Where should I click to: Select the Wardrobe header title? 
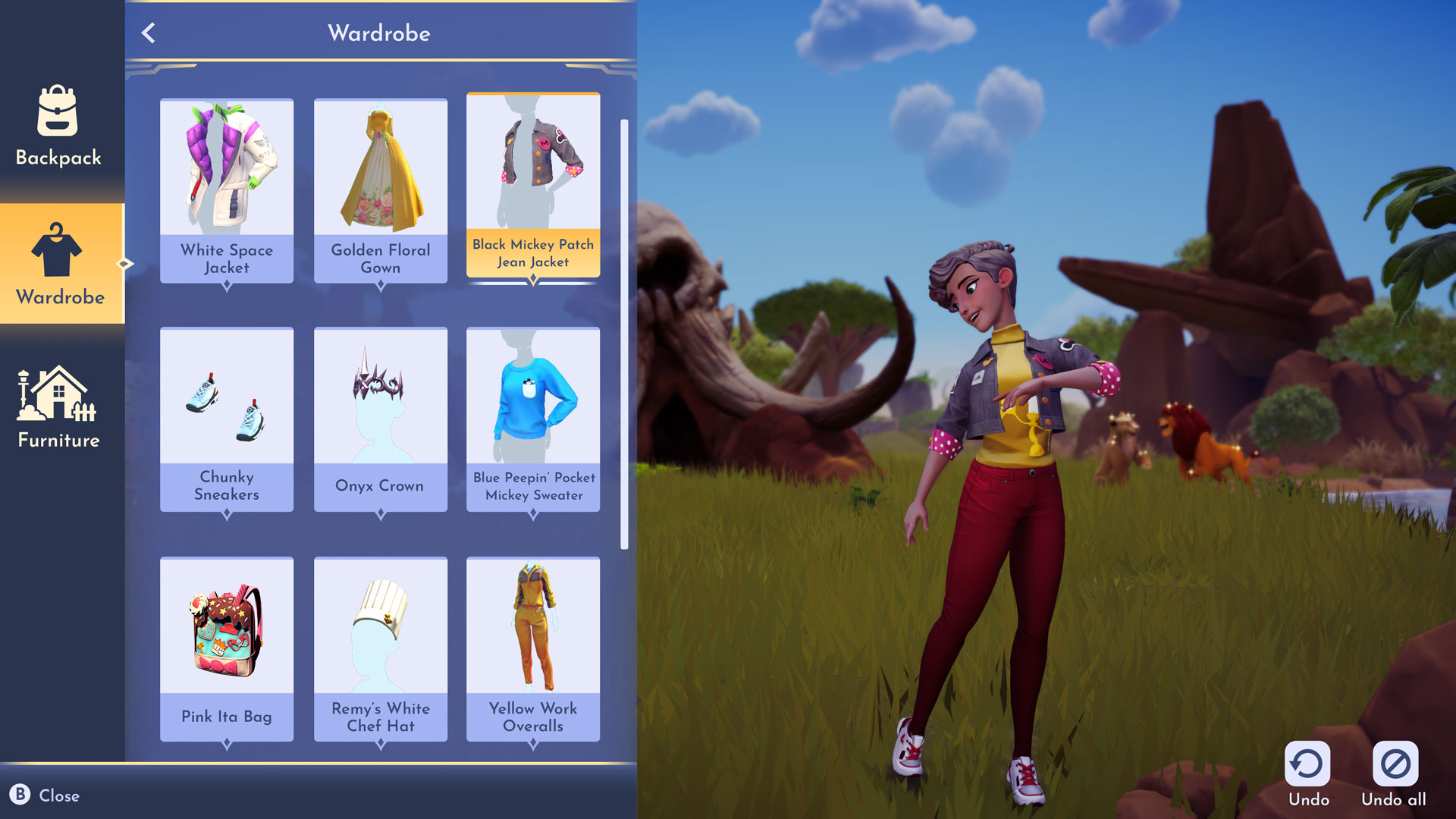point(379,33)
